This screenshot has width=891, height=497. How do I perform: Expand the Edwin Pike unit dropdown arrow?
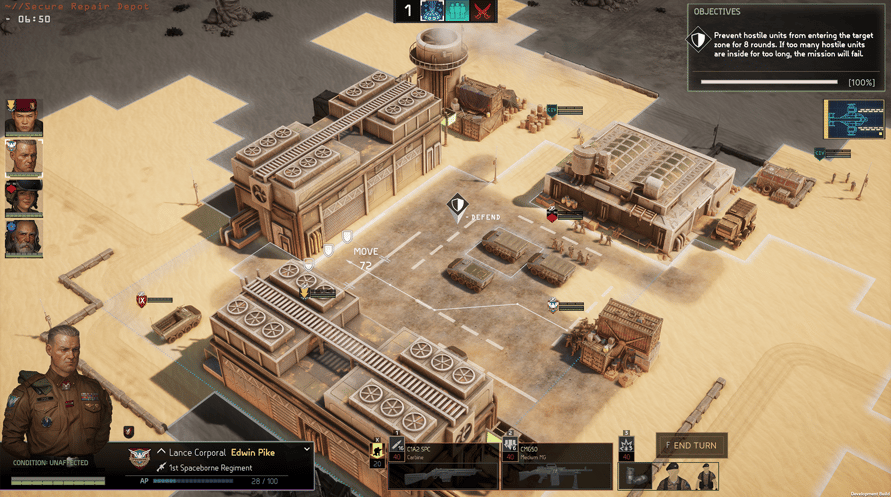307,450
